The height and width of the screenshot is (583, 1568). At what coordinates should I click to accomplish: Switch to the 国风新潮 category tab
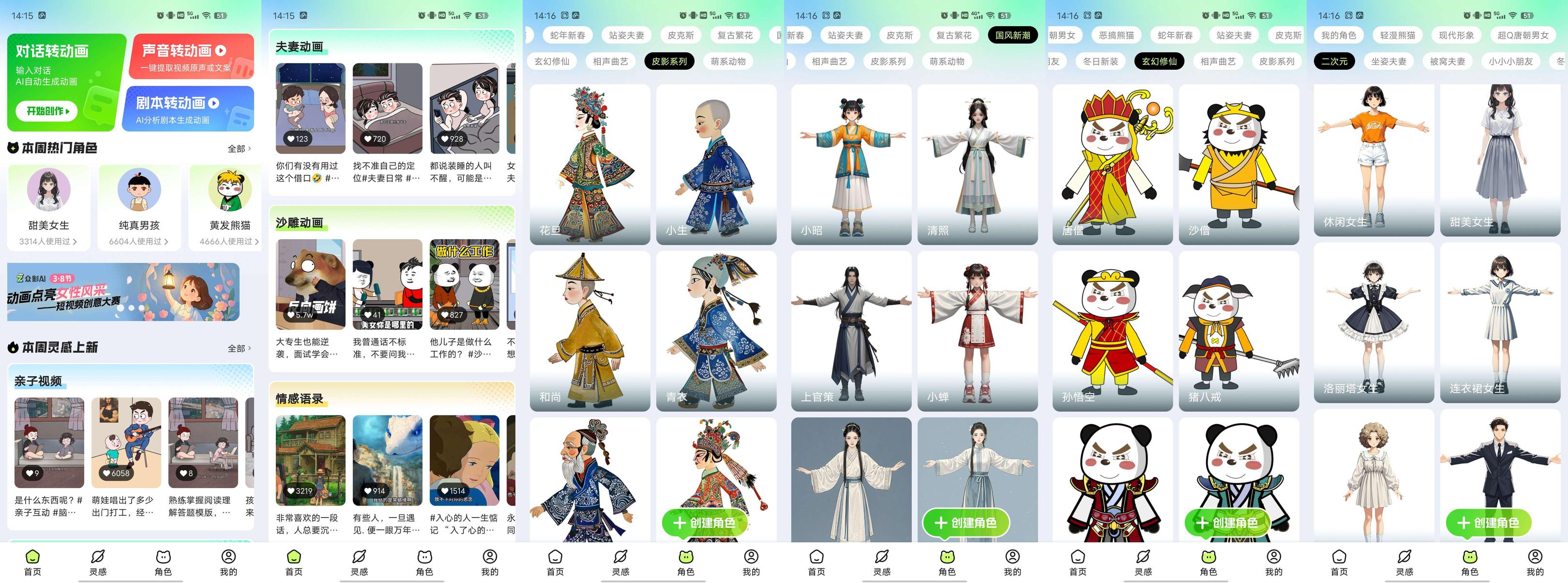1012,35
